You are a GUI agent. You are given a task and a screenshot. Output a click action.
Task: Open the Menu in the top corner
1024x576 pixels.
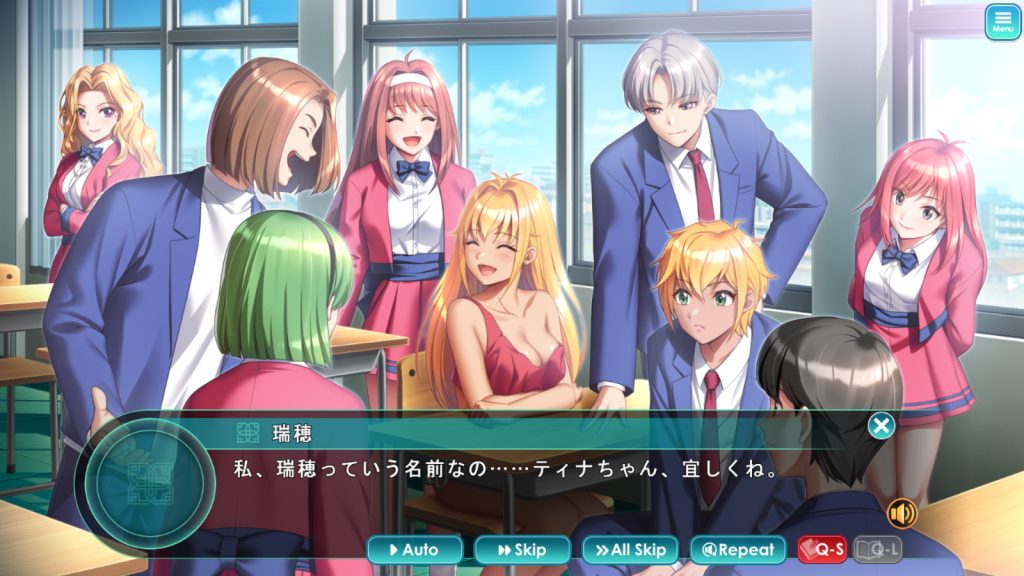(1002, 22)
